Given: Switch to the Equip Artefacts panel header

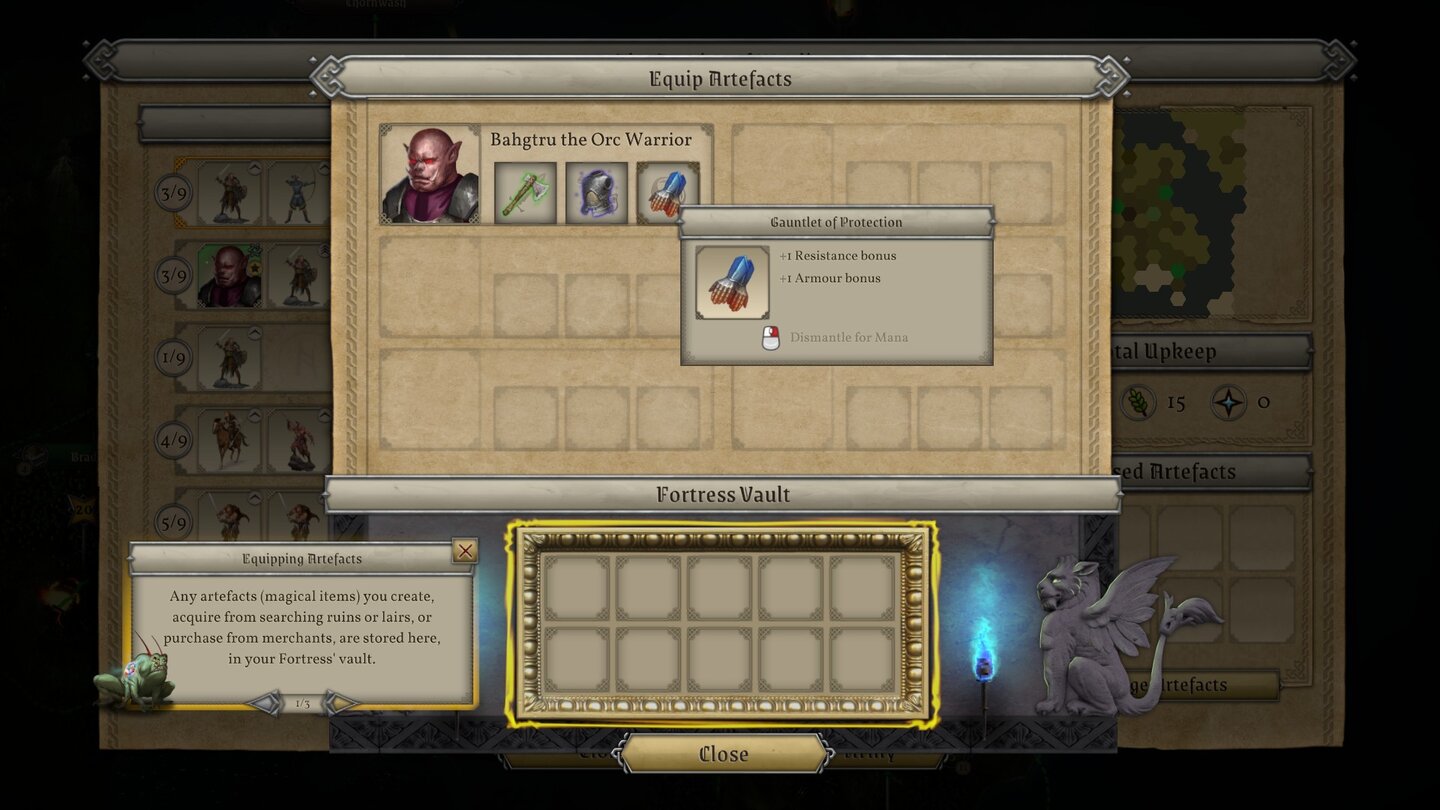Looking at the screenshot, I should pyautogui.click(x=722, y=78).
